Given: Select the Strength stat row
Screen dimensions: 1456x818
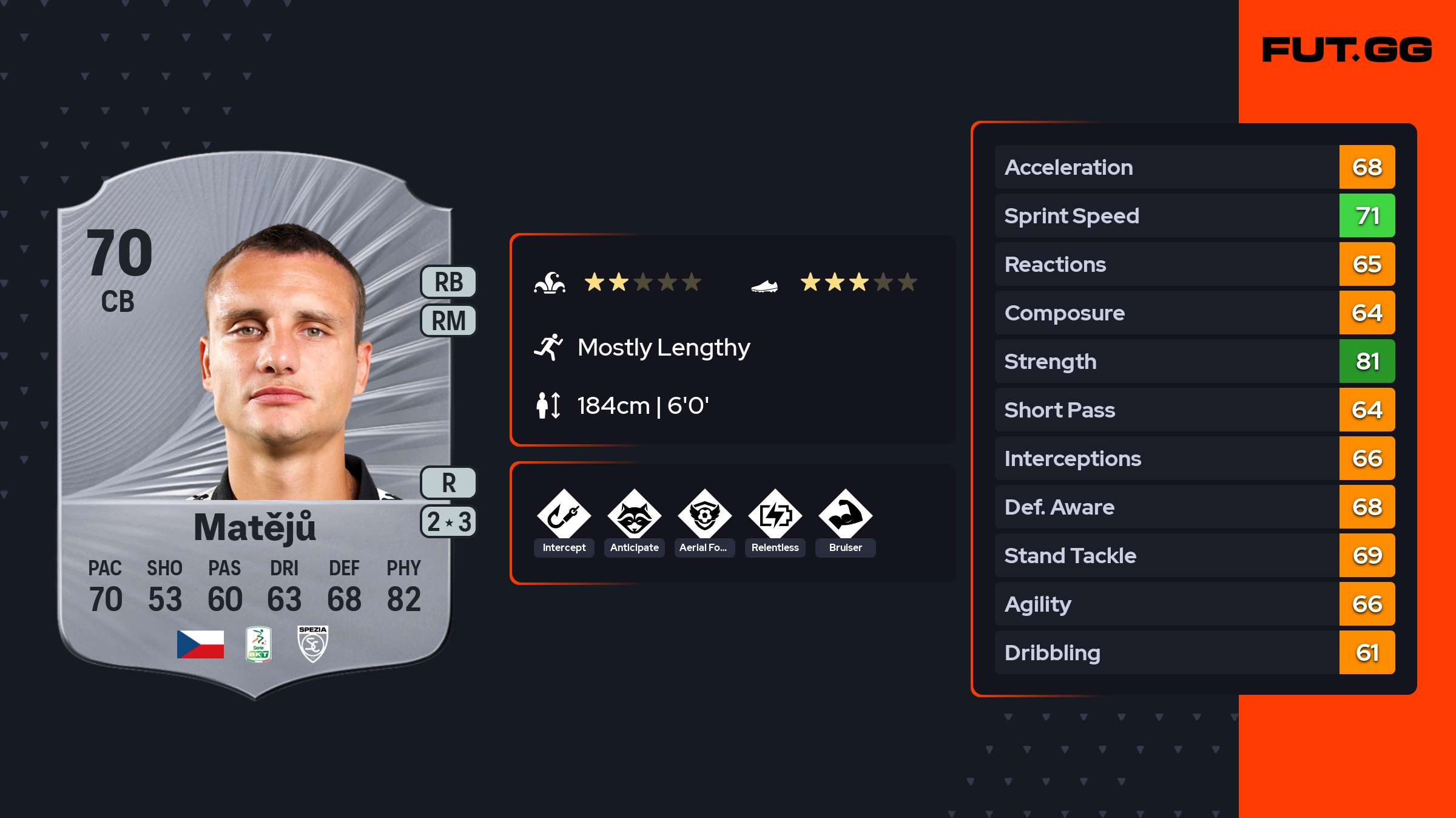Looking at the screenshot, I should tap(1194, 361).
